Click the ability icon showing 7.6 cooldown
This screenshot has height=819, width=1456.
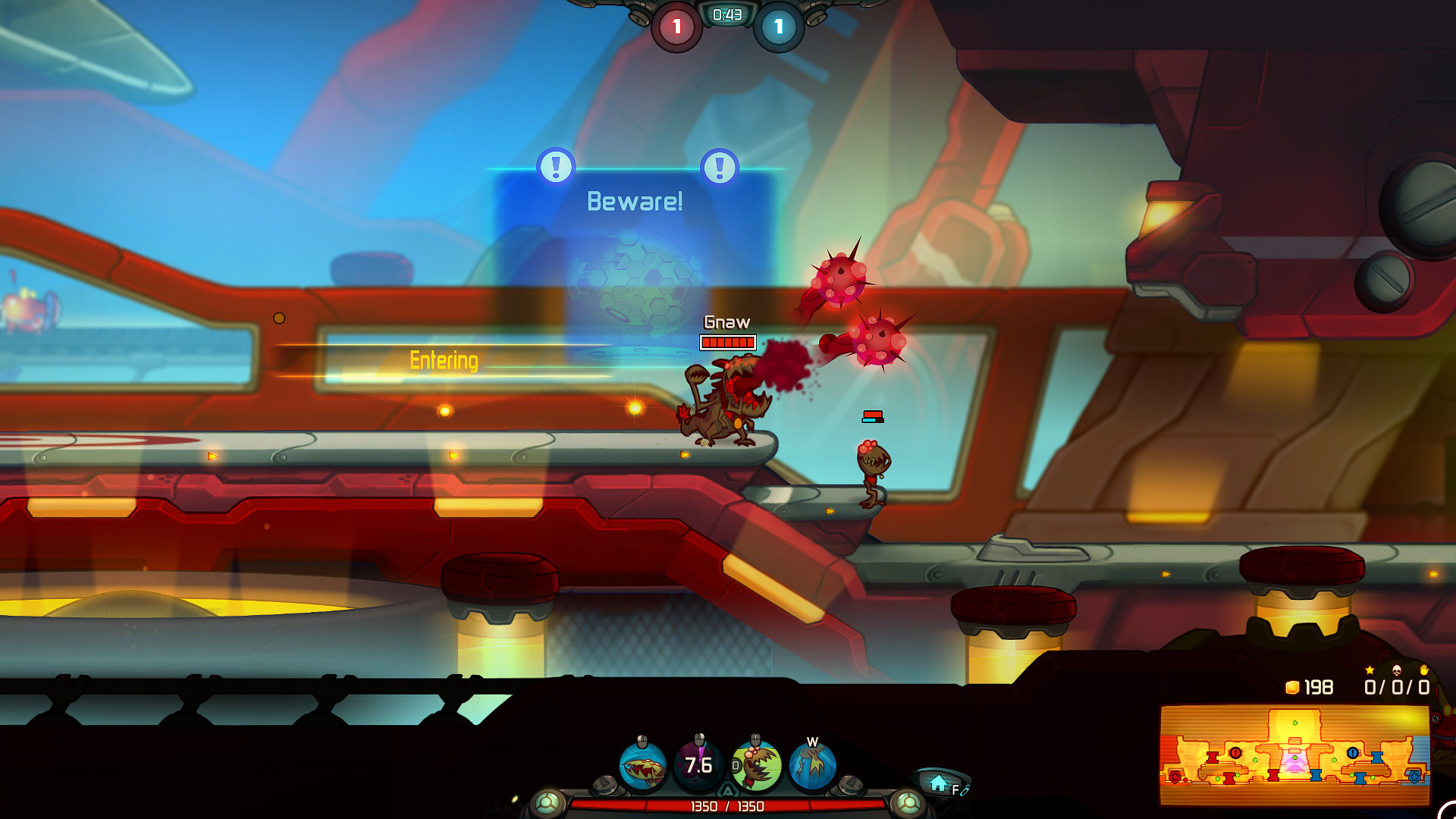coord(698,765)
